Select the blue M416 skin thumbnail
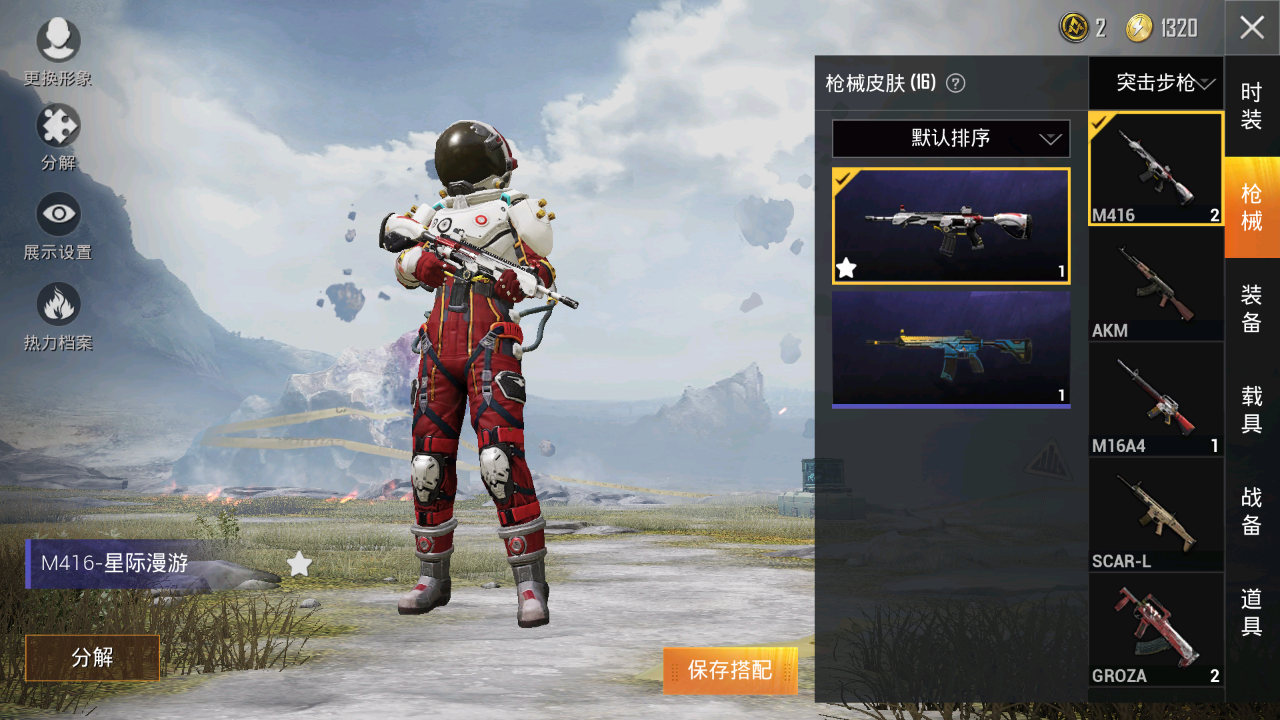The height and width of the screenshot is (720, 1280). coord(950,348)
